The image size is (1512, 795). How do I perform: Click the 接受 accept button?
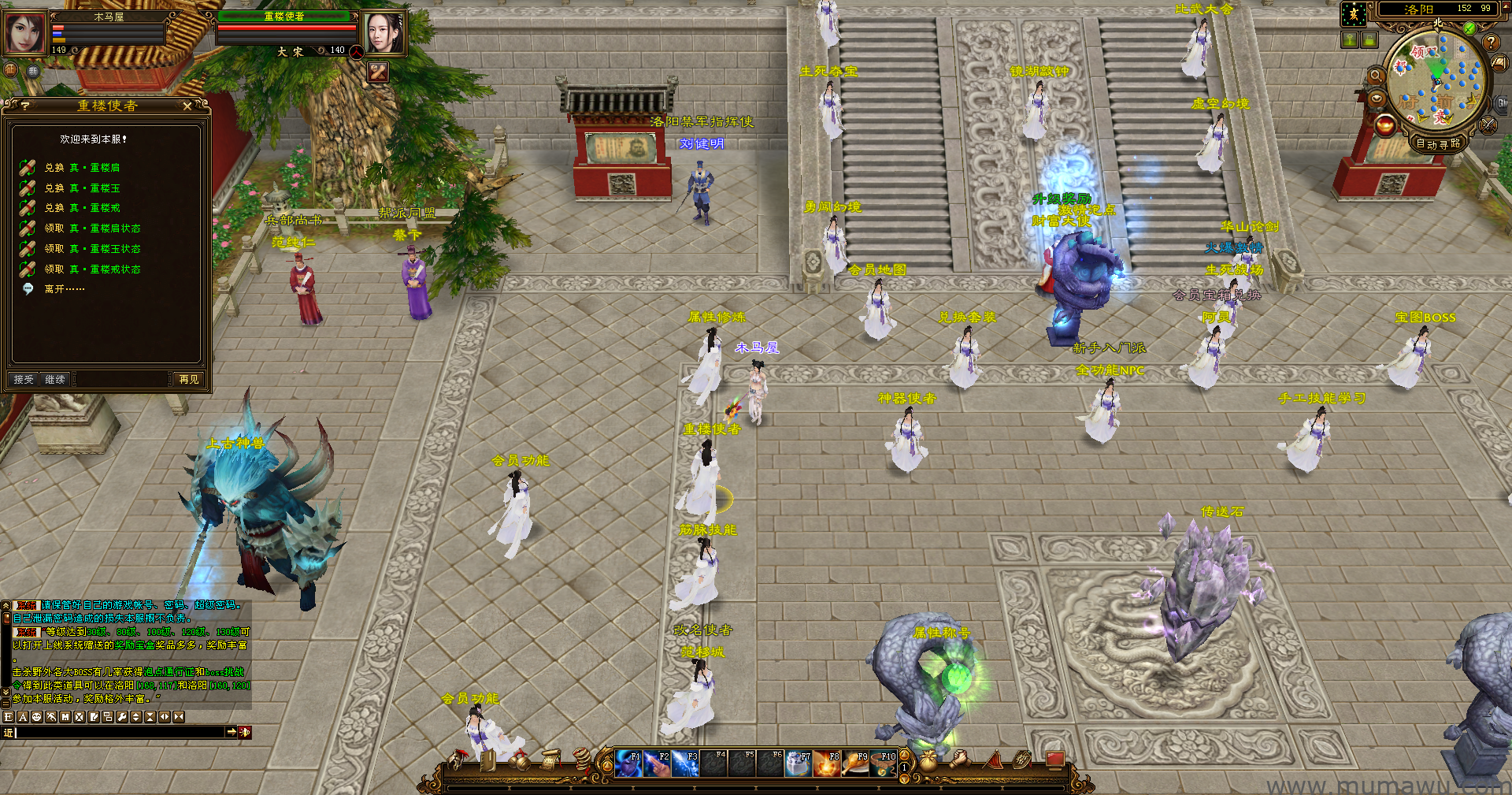pos(24,380)
